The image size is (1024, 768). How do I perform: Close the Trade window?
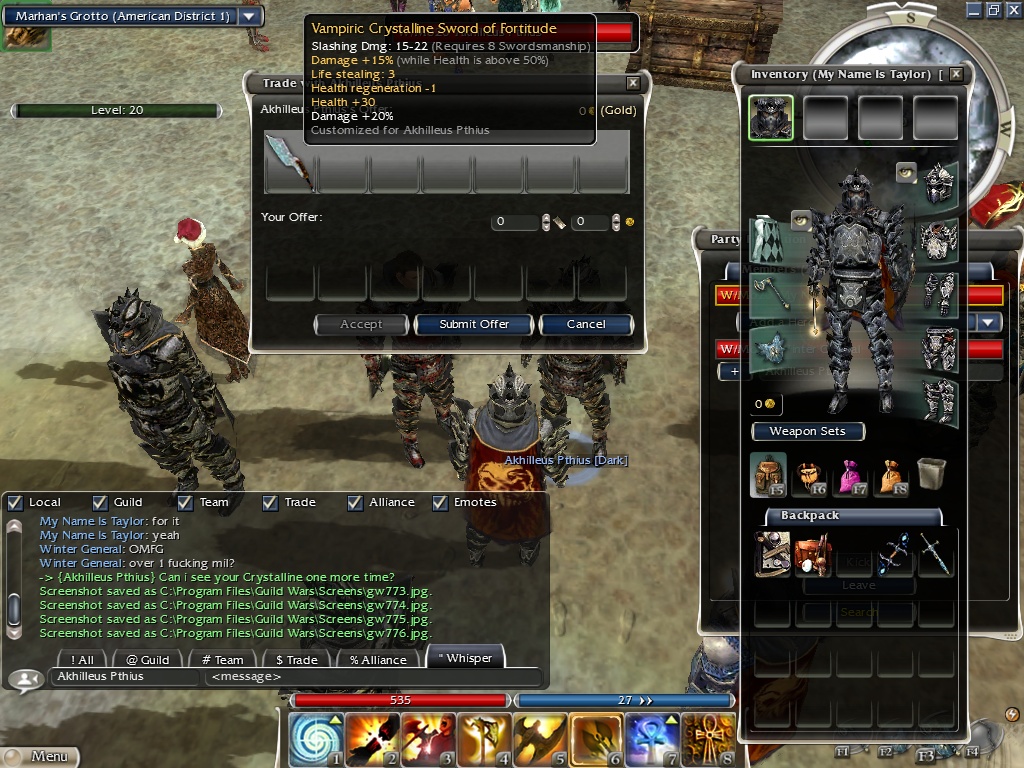(633, 84)
